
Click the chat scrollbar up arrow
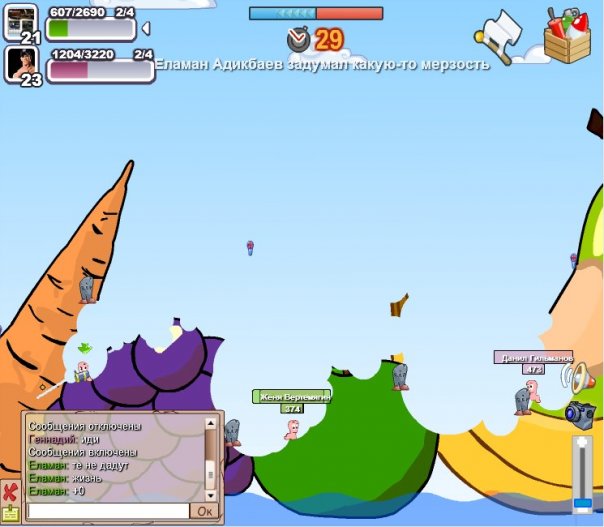pyautogui.click(x=210, y=423)
